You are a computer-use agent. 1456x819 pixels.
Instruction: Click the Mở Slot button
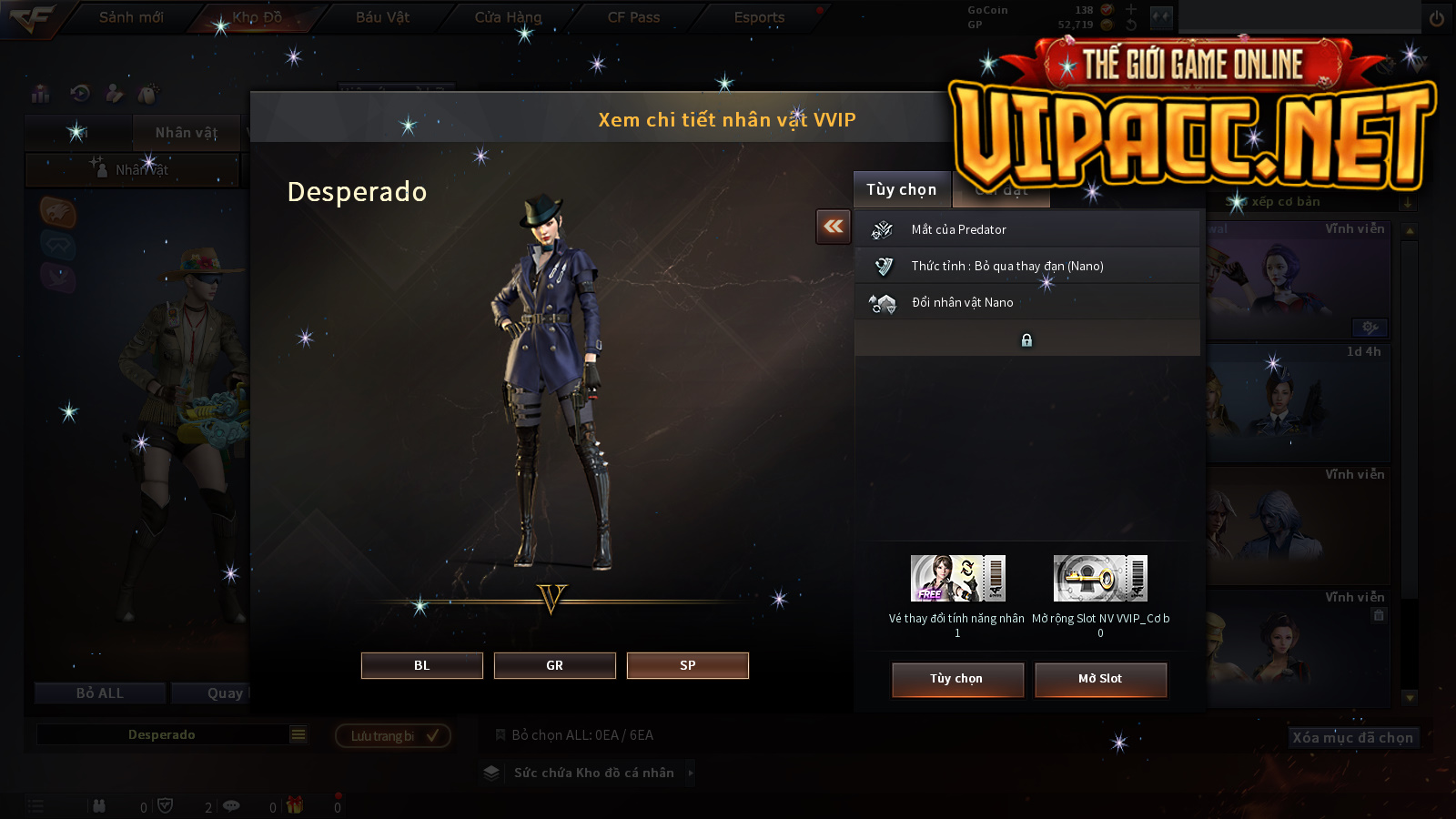tap(1100, 679)
